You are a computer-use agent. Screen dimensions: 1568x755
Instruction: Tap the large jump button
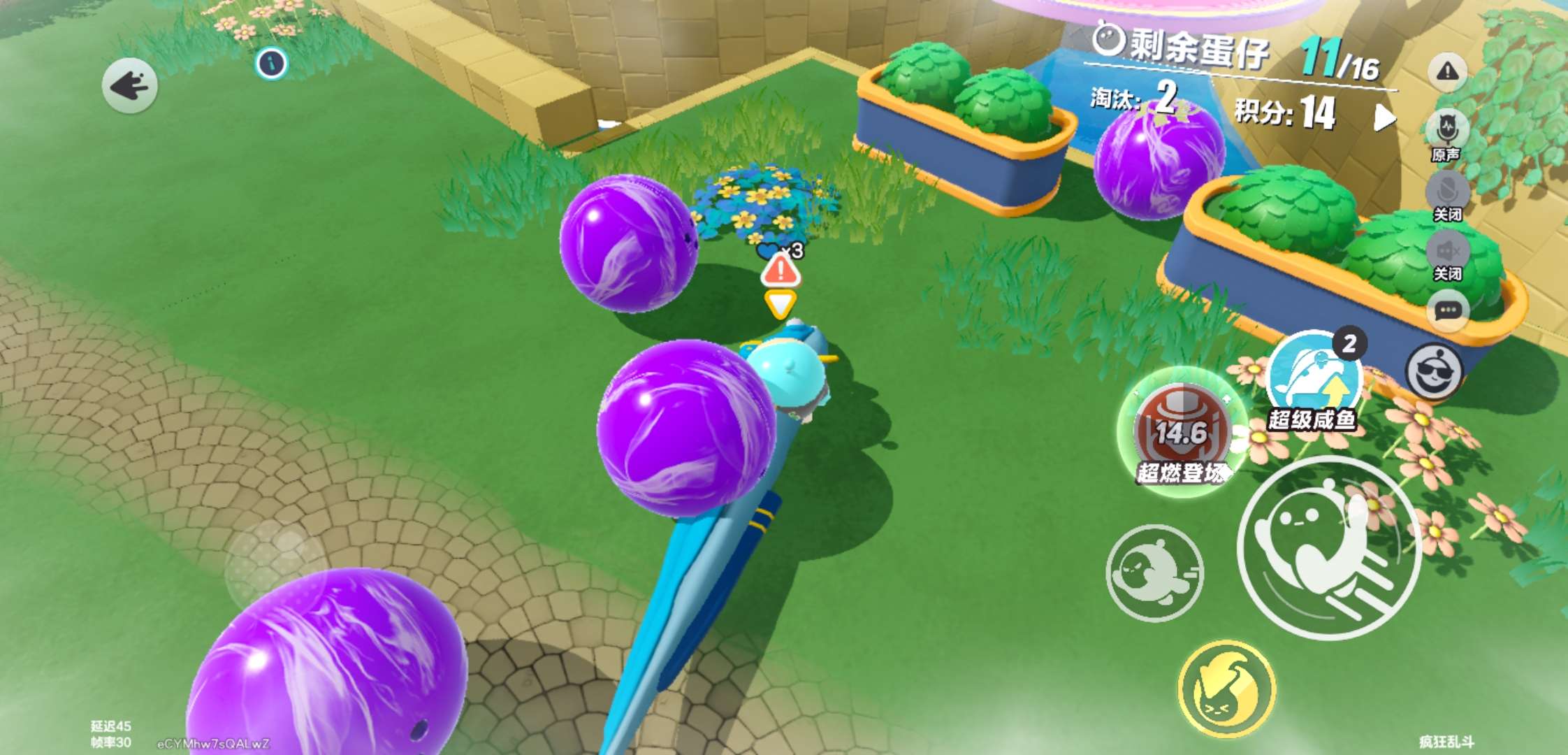tap(1329, 547)
